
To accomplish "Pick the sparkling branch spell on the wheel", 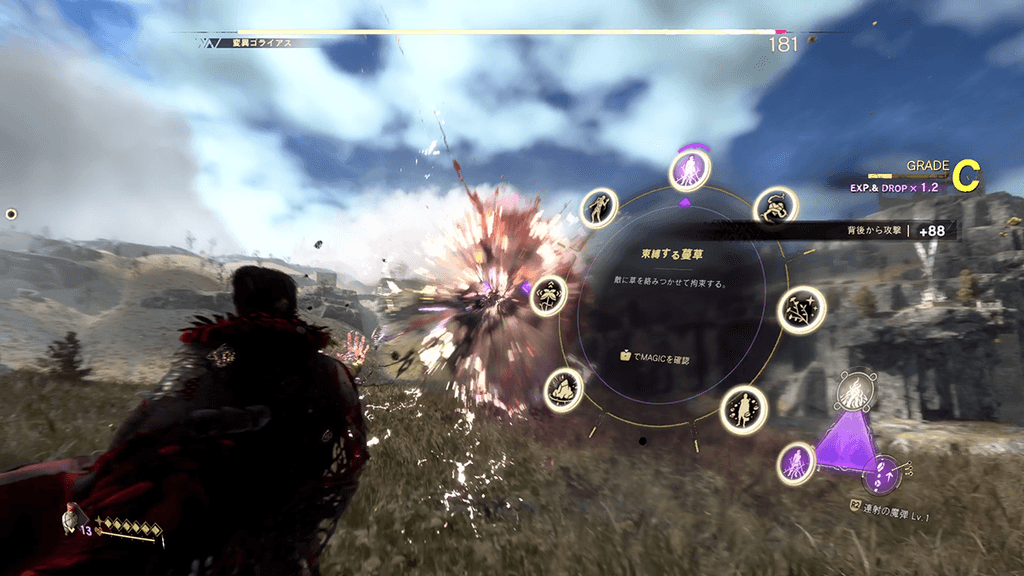I will pyautogui.click(x=801, y=310).
